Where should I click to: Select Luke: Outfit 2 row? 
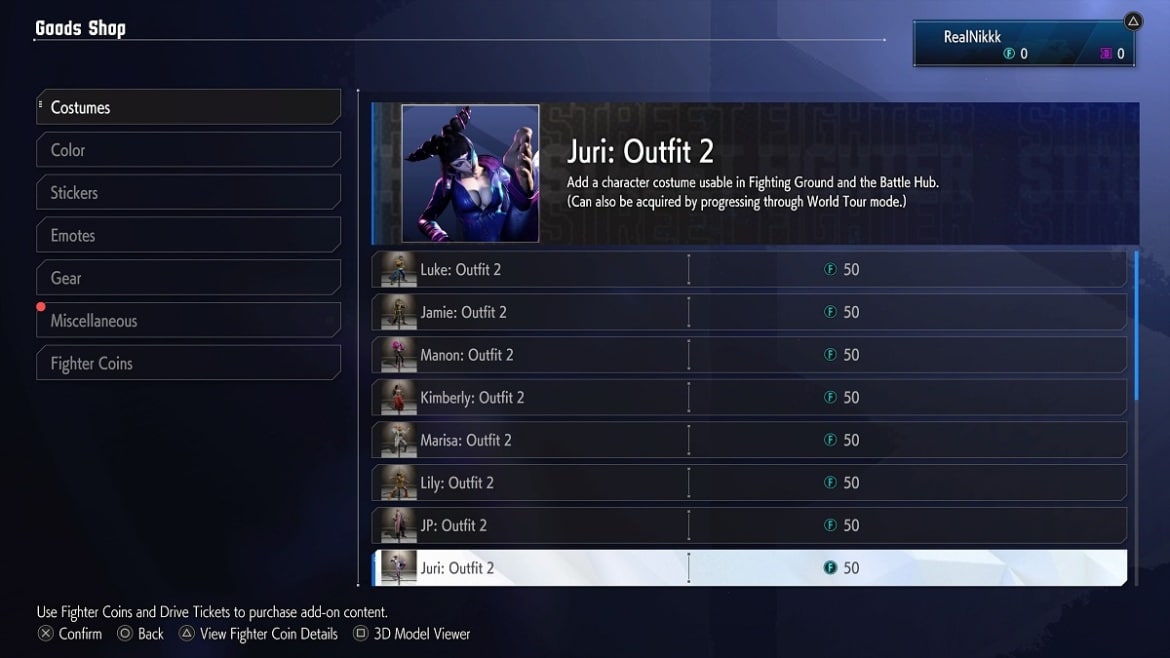749,270
